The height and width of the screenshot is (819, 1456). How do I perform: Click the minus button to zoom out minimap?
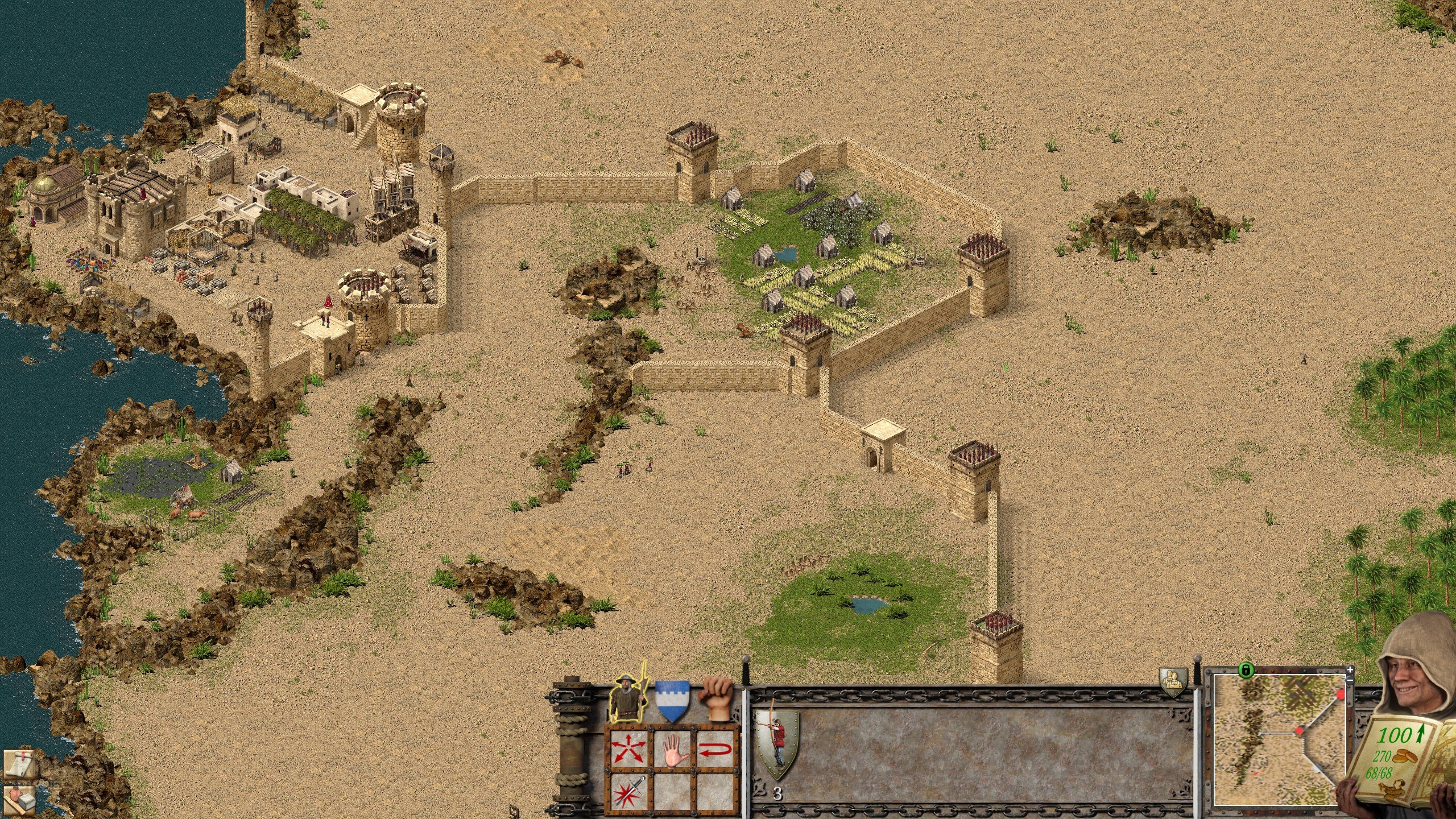tap(1350, 680)
